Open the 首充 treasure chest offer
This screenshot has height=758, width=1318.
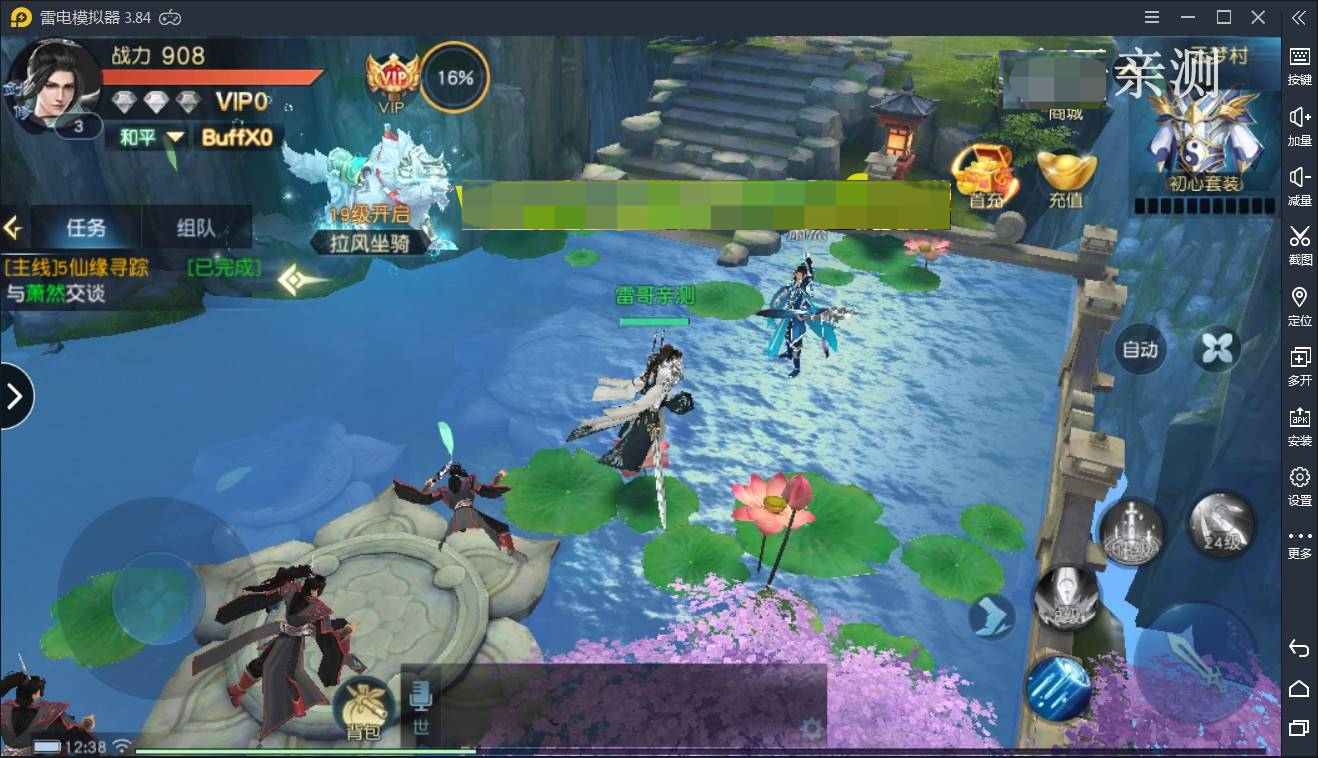(985, 175)
